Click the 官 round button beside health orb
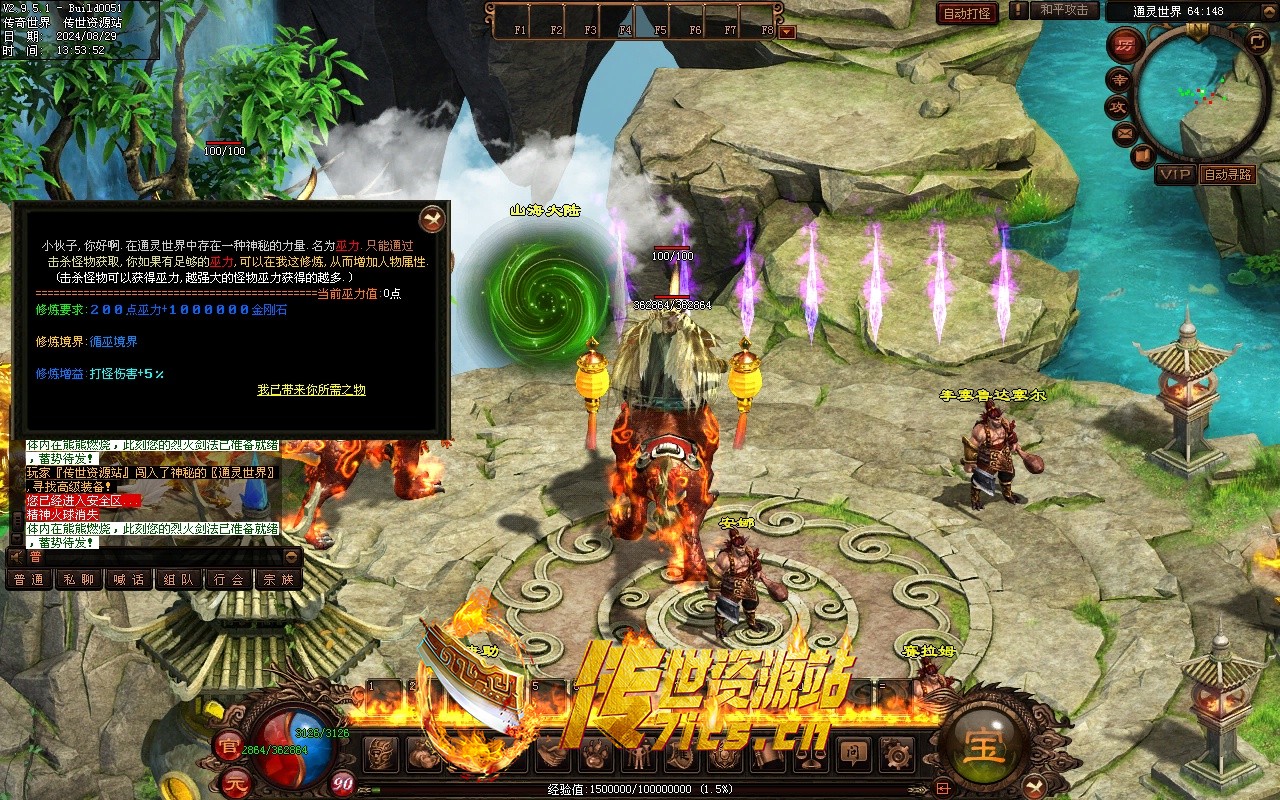The width and height of the screenshot is (1280, 800). [229, 744]
